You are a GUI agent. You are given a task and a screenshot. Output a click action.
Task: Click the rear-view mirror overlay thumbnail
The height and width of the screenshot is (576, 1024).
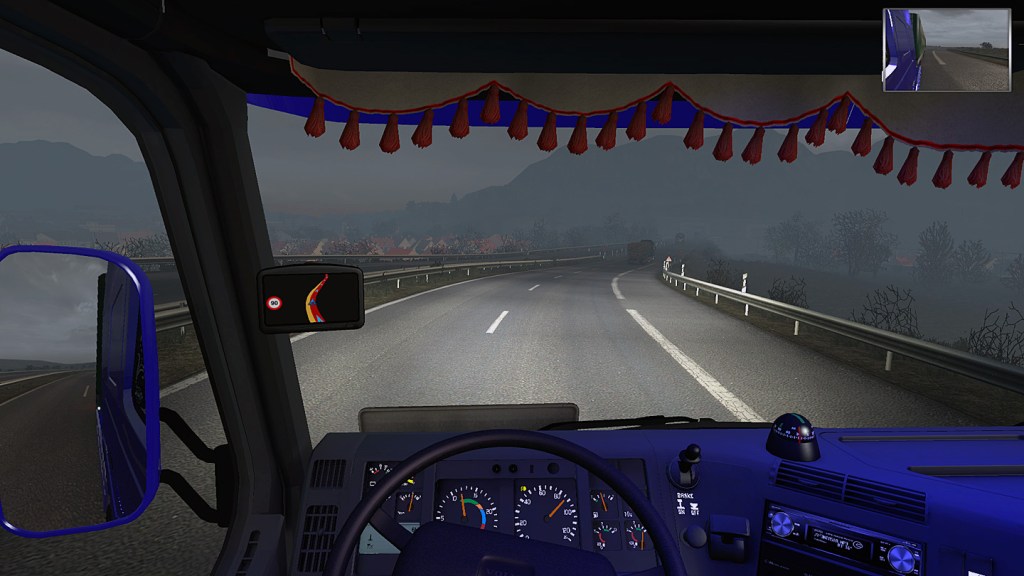(x=946, y=50)
